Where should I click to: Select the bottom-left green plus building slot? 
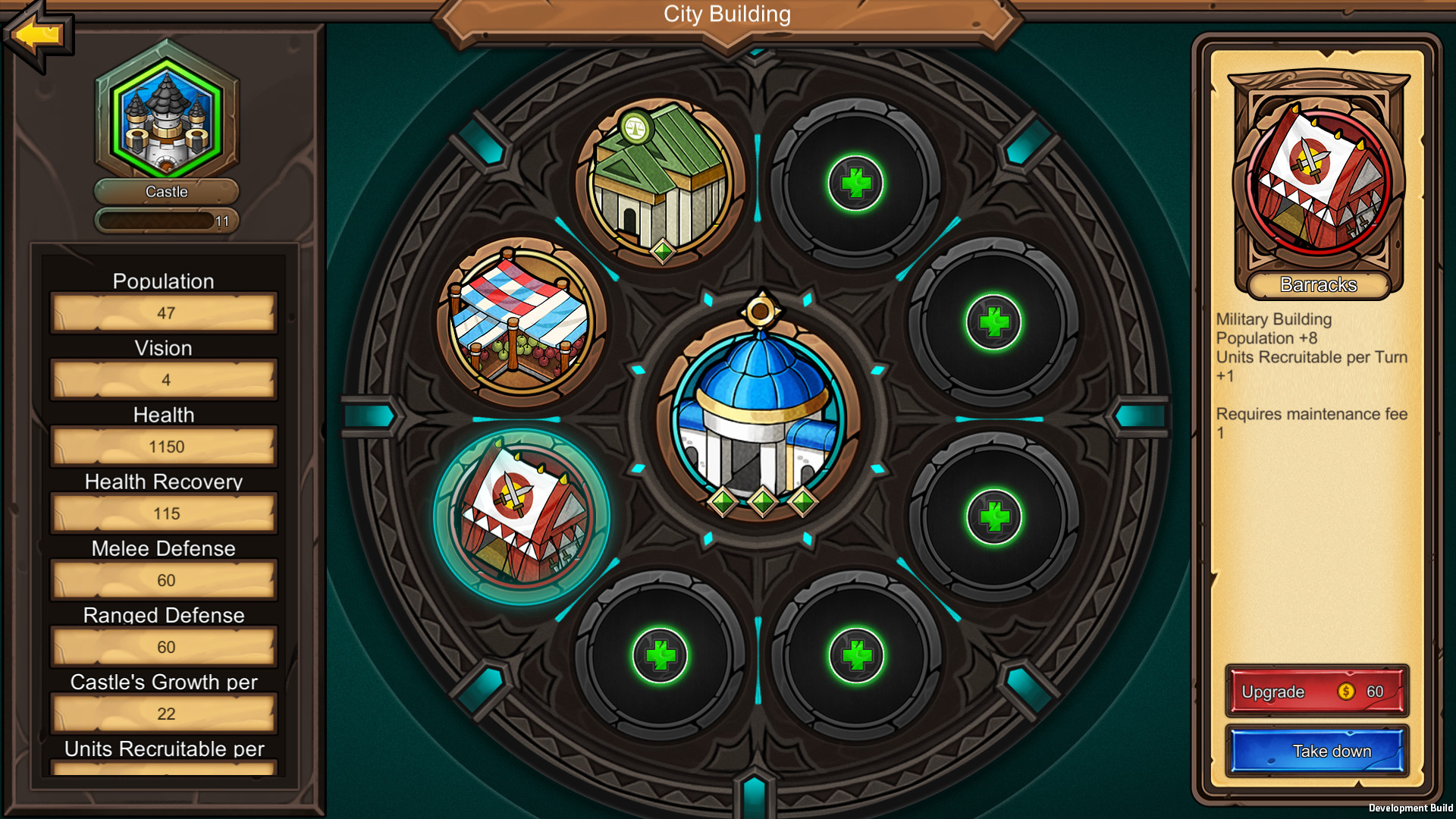click(660, 654)
